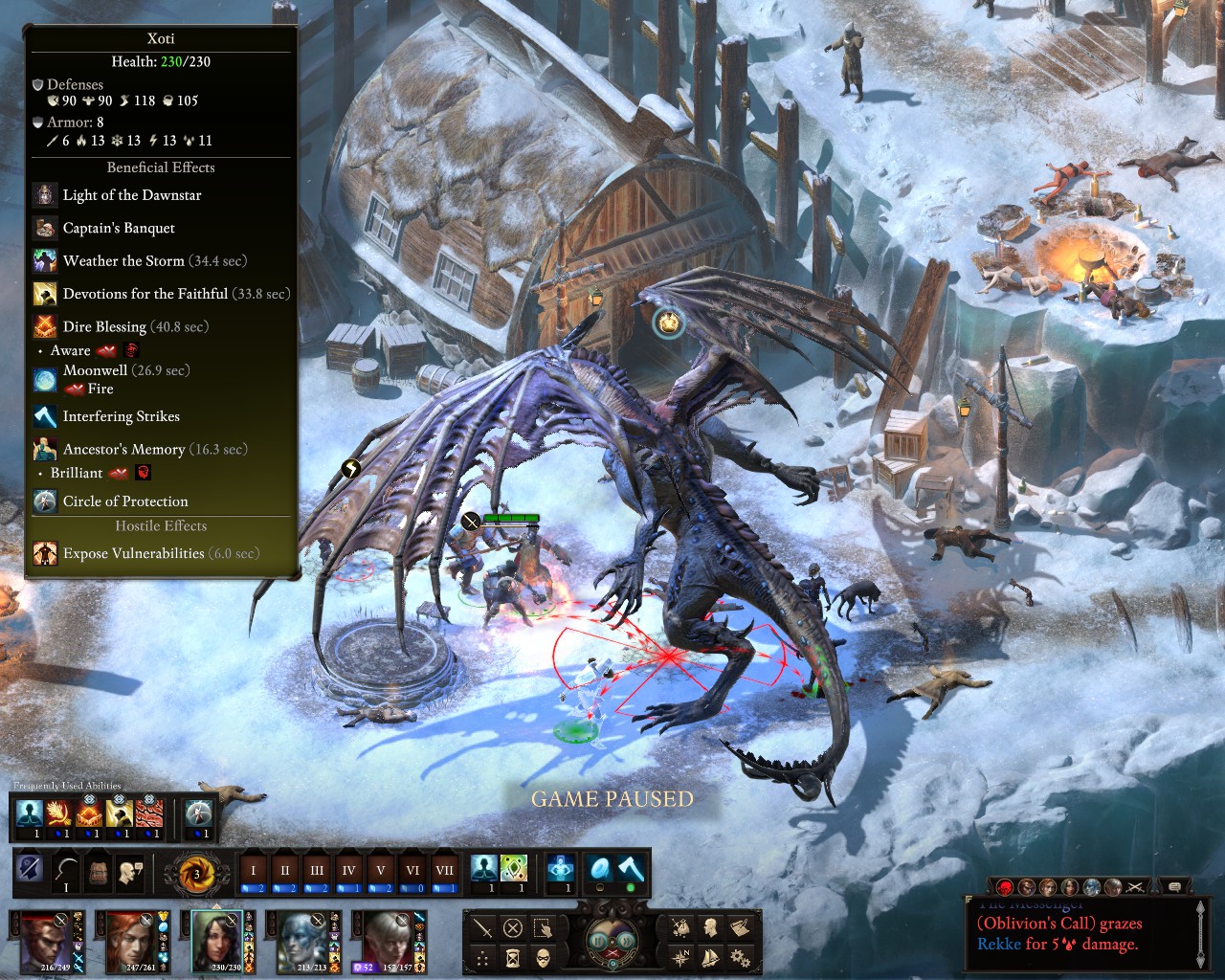Open spell level IV abilities
Viewport: 1225px width, 980px height.
[x=348, y=871]
